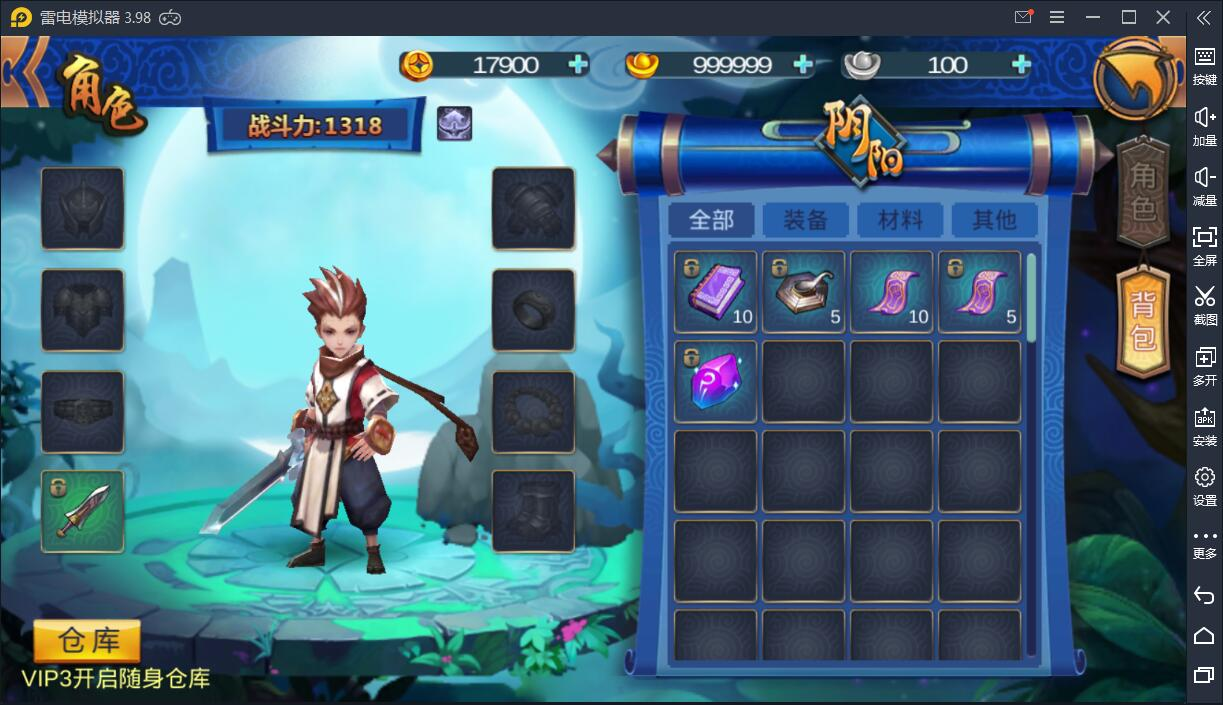Viewport: 1223px width, 705px height.
Task: Switch to the 装备 equipment tab
Action: coord(805,220)
